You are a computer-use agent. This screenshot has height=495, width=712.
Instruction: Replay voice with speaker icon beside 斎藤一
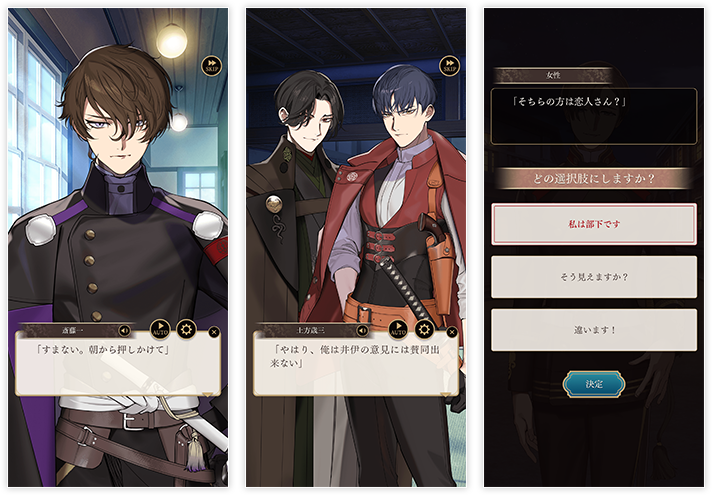[x=124, y=330]
